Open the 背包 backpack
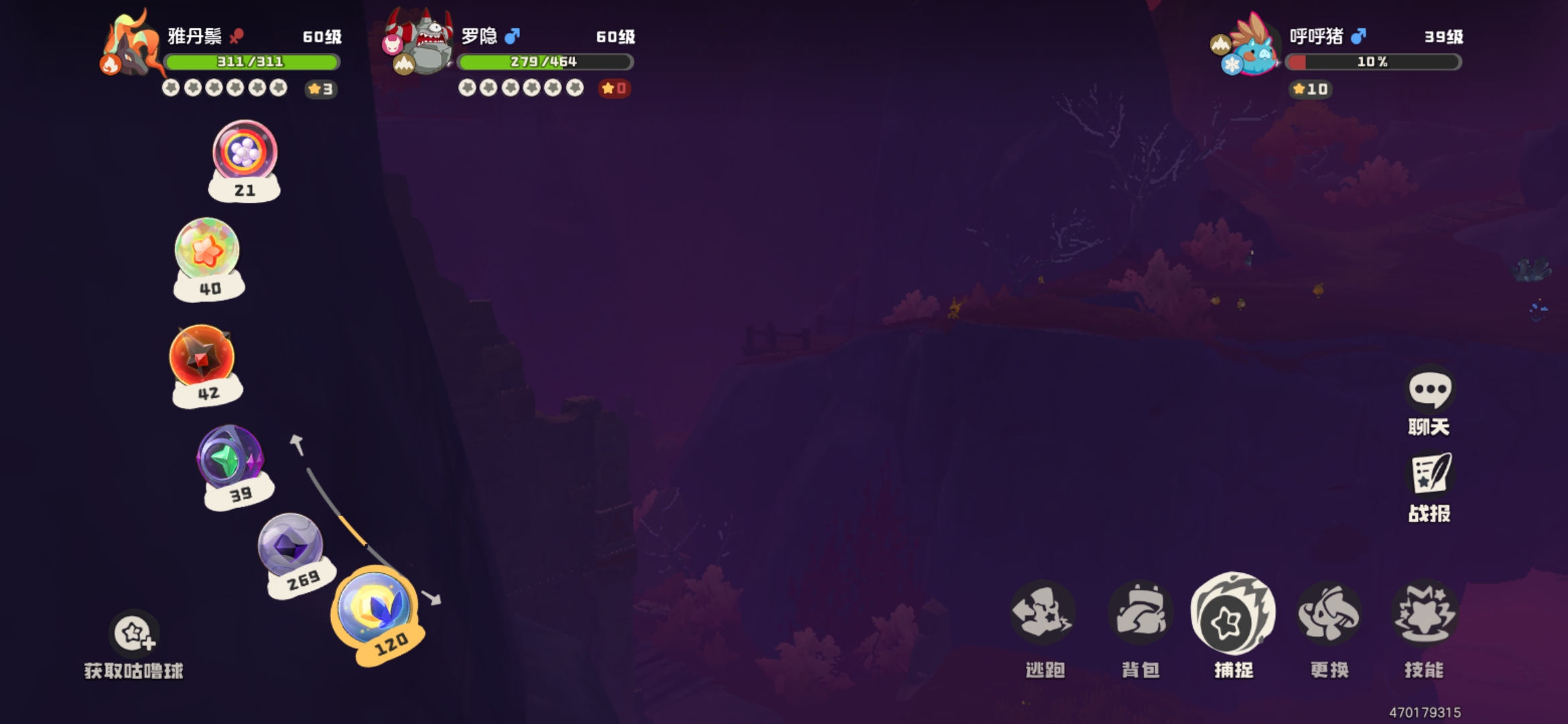This screenshot has width=1568, height=724. point(1139,615)
